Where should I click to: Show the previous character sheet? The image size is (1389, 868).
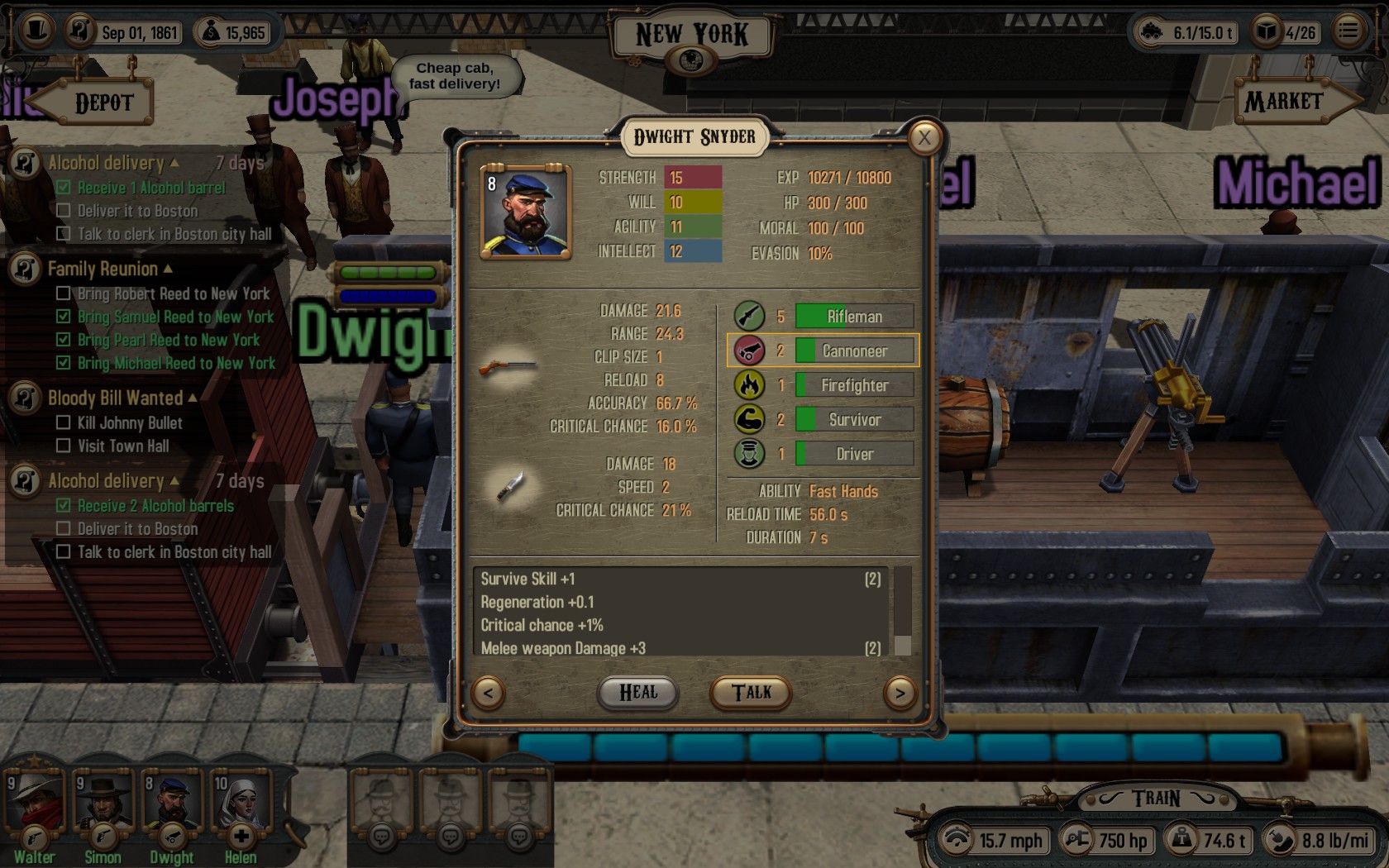point(488,693)
